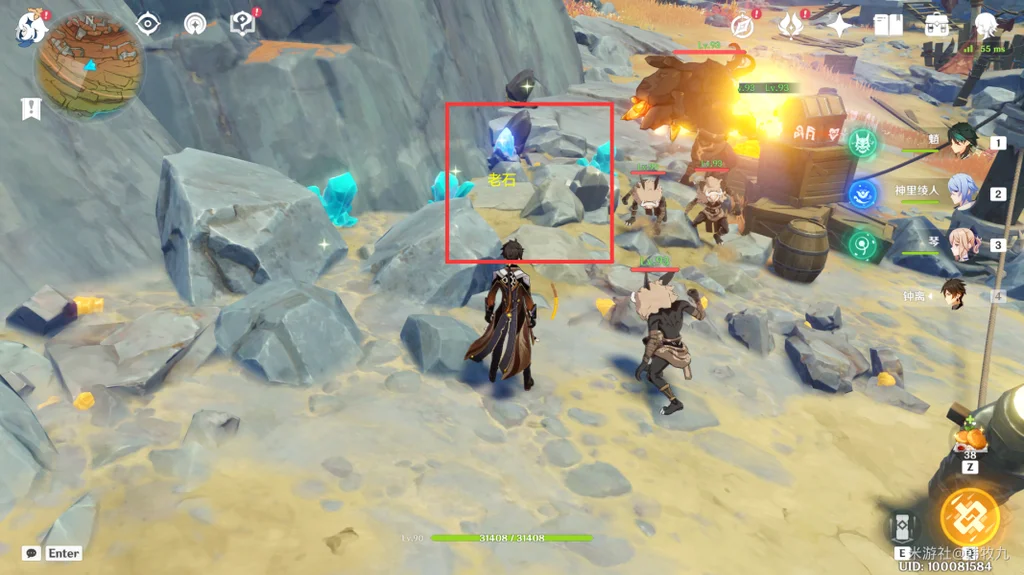Open the character screen head icon
Image resolution: width=1024 pixels, height=575 pixels.
986,25
